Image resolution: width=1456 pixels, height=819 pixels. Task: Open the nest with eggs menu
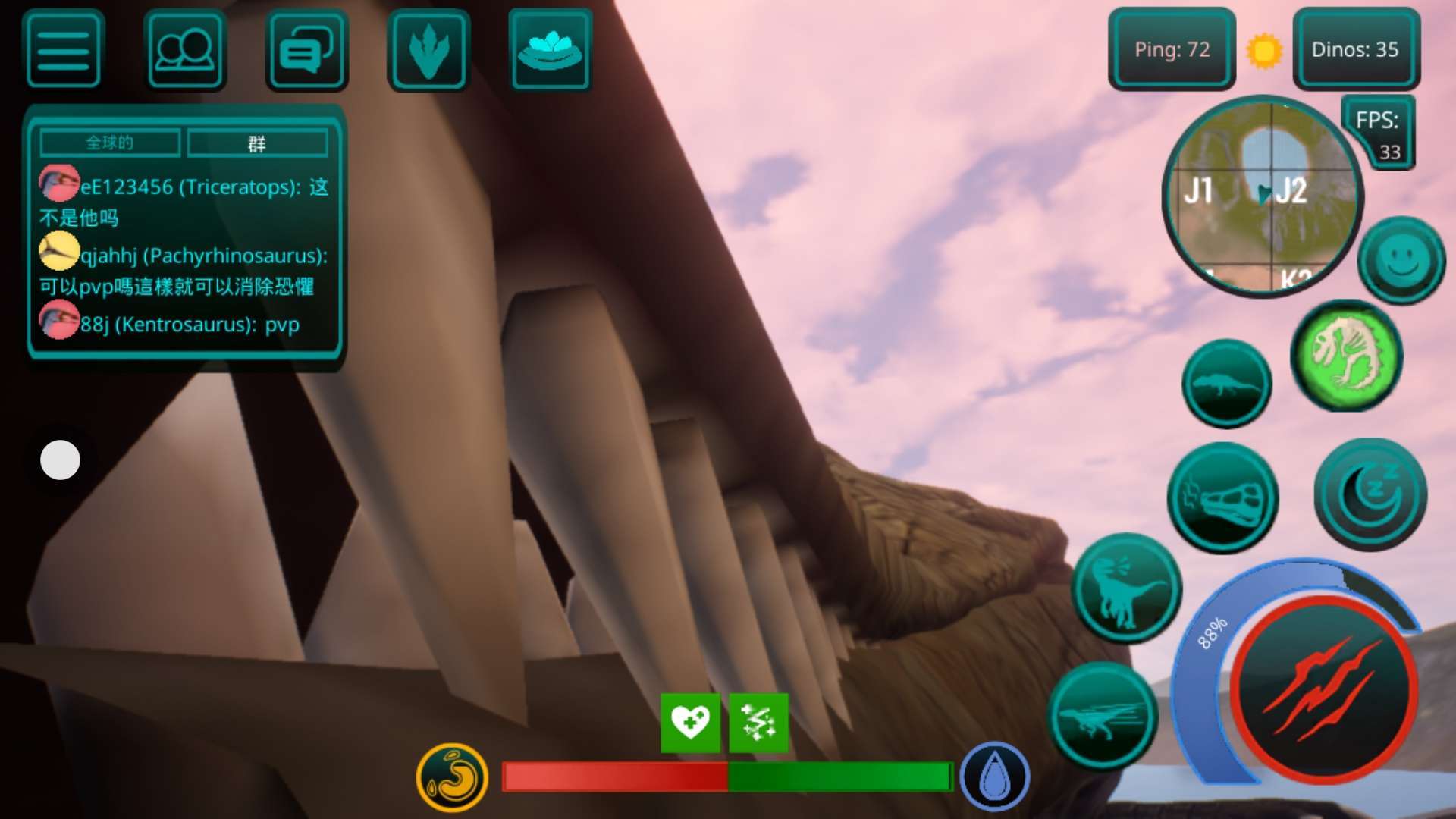(550, 50)
